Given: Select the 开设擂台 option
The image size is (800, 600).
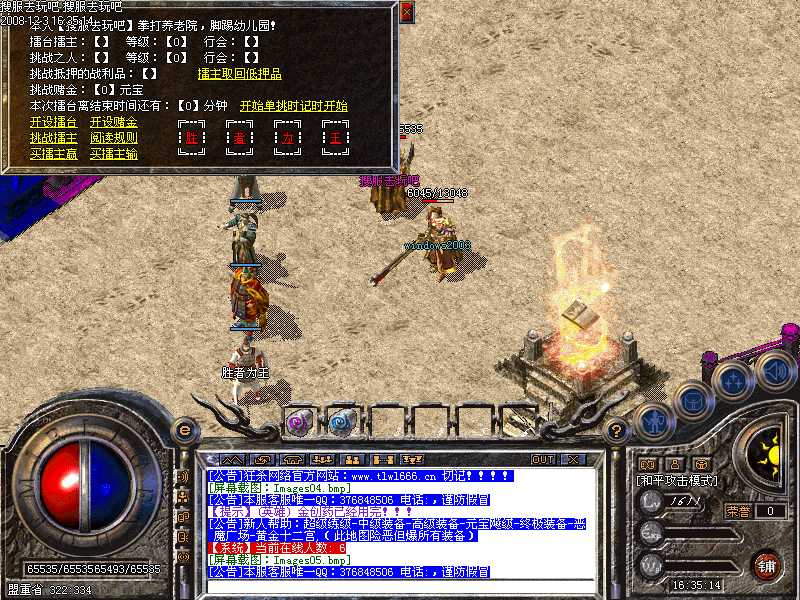Looking at the screenshot, I should [x=53, y=122].
